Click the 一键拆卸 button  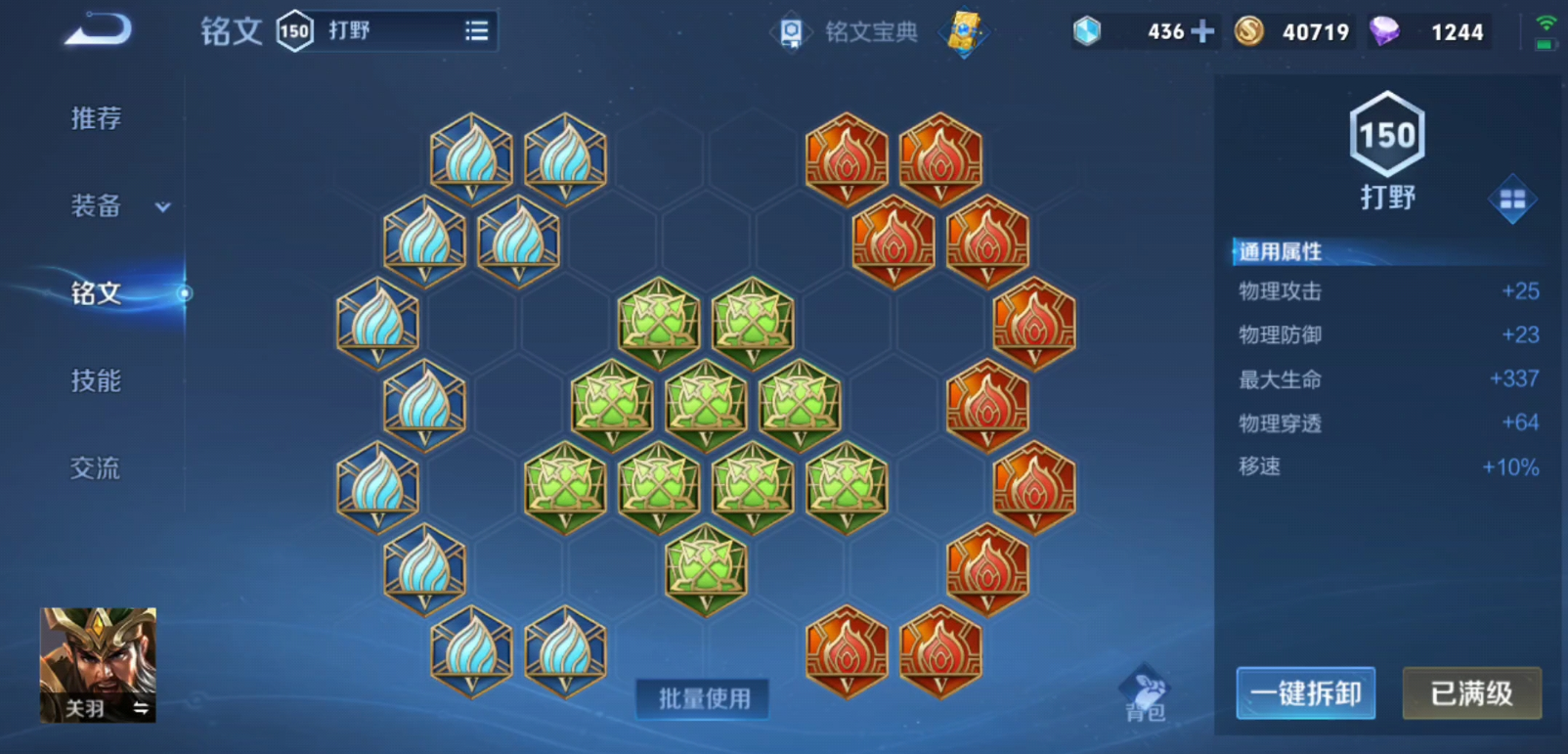pos(1305,693)
